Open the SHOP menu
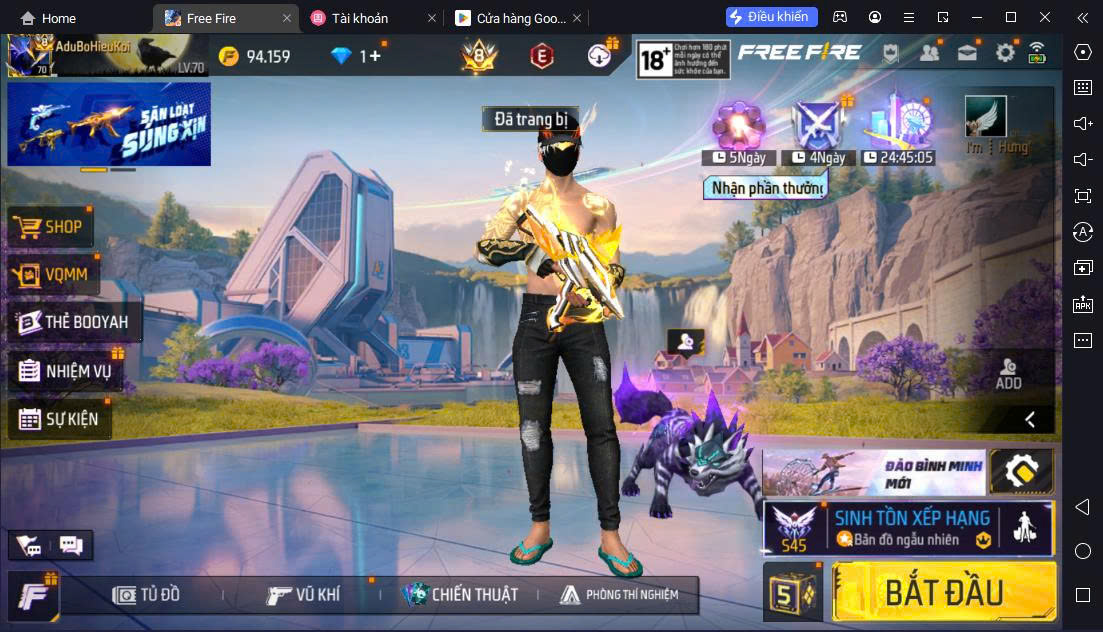This screenshot has width=1103, height=632. 49,227
